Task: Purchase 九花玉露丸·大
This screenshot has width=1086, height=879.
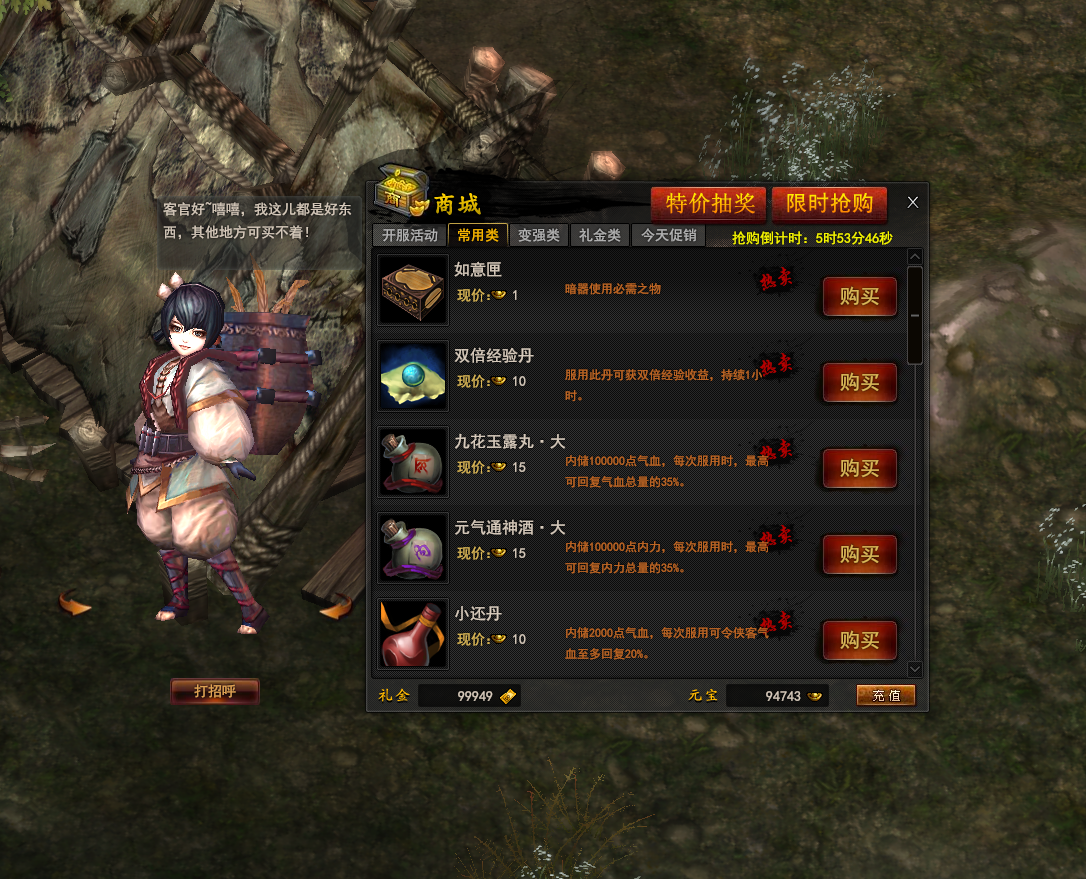Action: 859,468
